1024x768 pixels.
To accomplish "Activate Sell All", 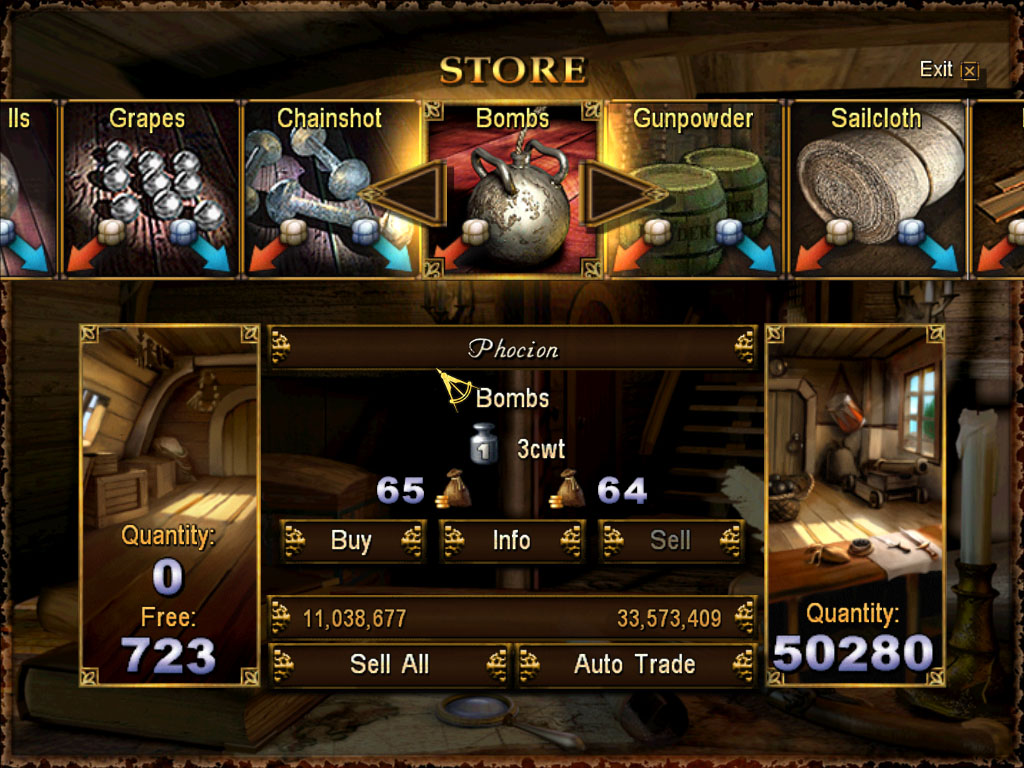I will coord(389,664).
